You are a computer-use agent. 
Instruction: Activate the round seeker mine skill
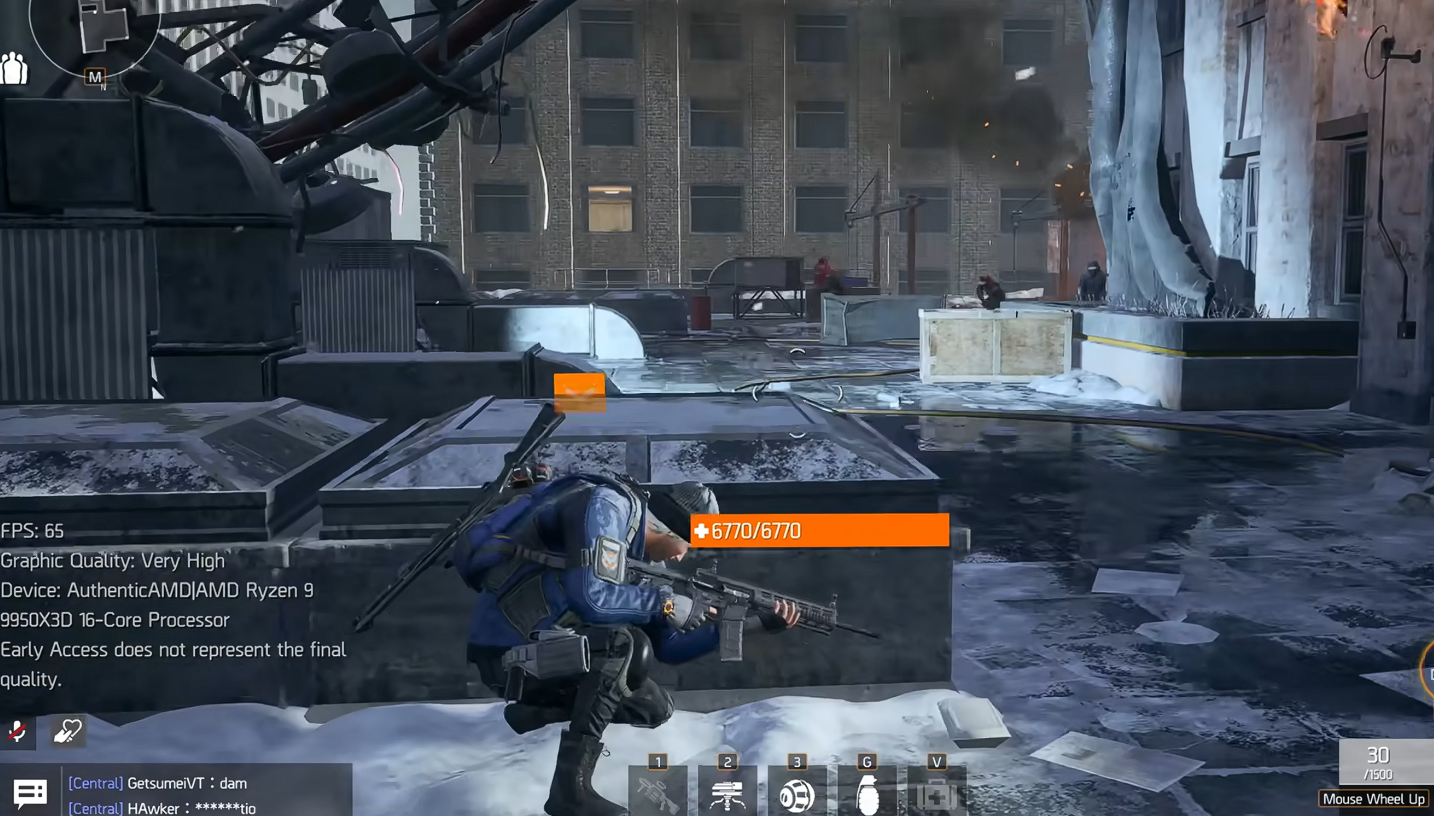coord(797,794)
